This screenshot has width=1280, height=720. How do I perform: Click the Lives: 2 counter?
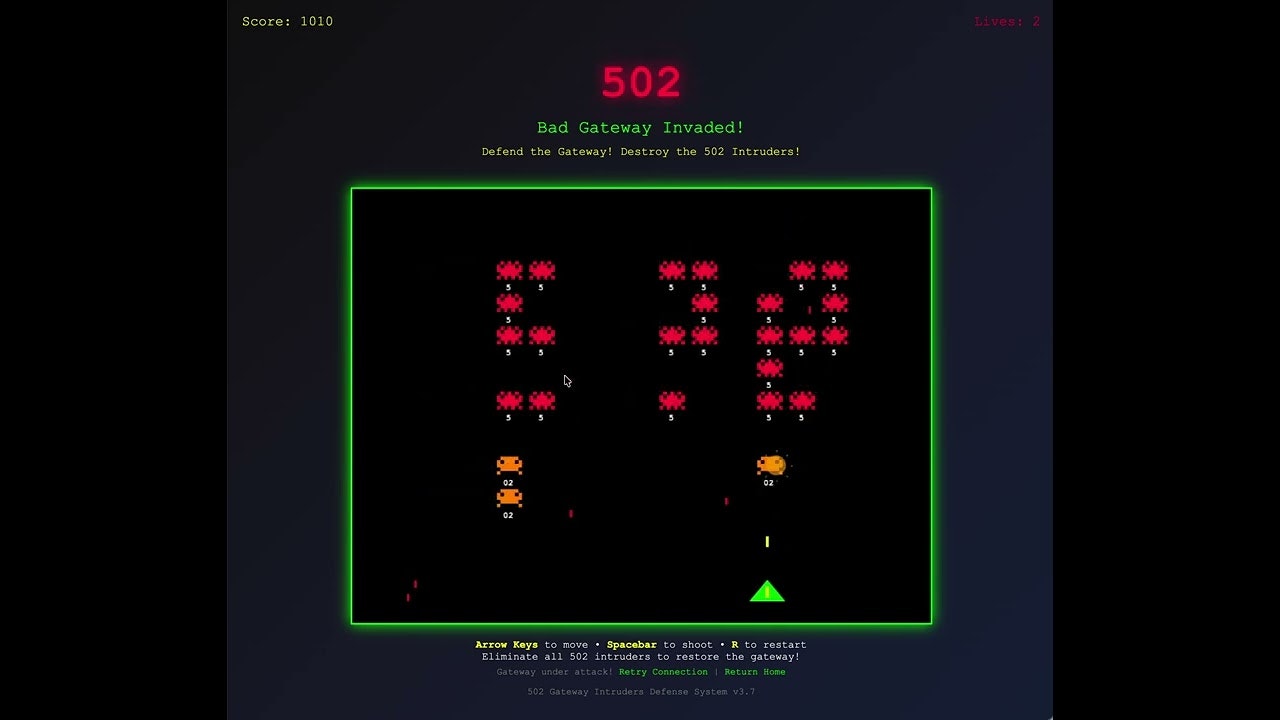tap(1006, 21)
